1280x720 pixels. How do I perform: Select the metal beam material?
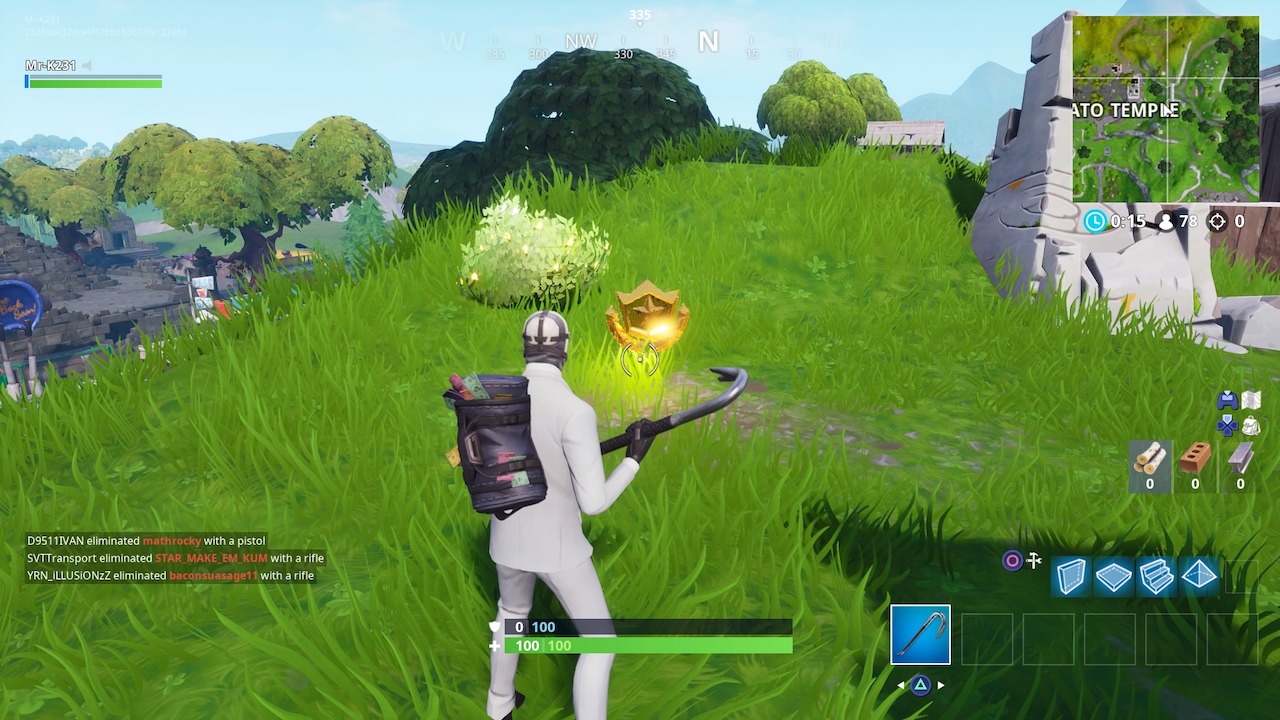[1240, 460]
